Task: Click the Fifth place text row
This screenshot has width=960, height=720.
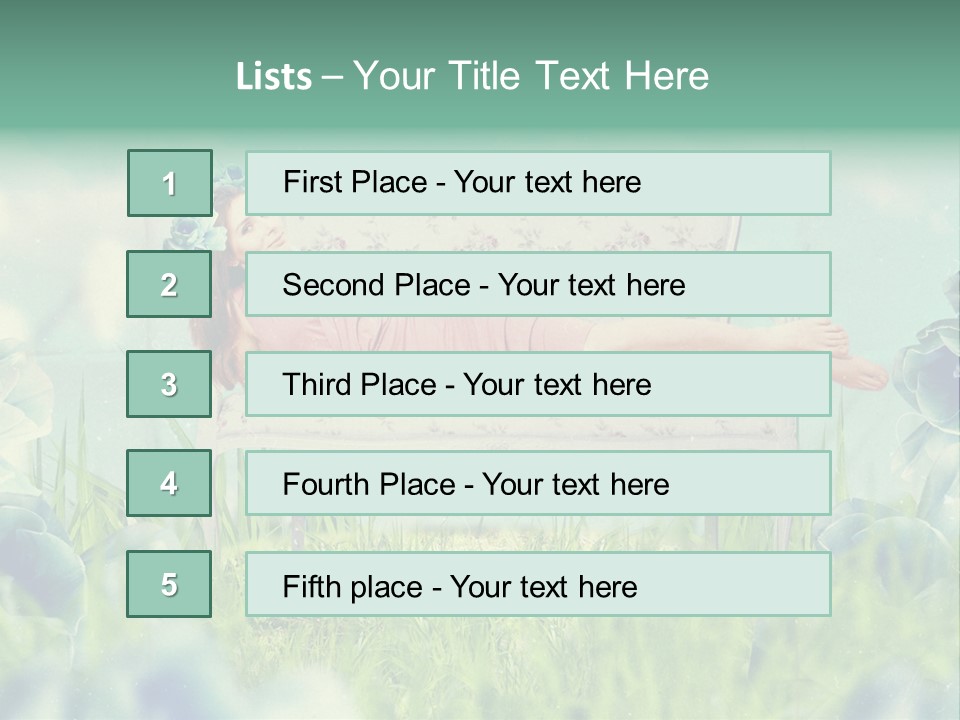Action: (538, 584)
